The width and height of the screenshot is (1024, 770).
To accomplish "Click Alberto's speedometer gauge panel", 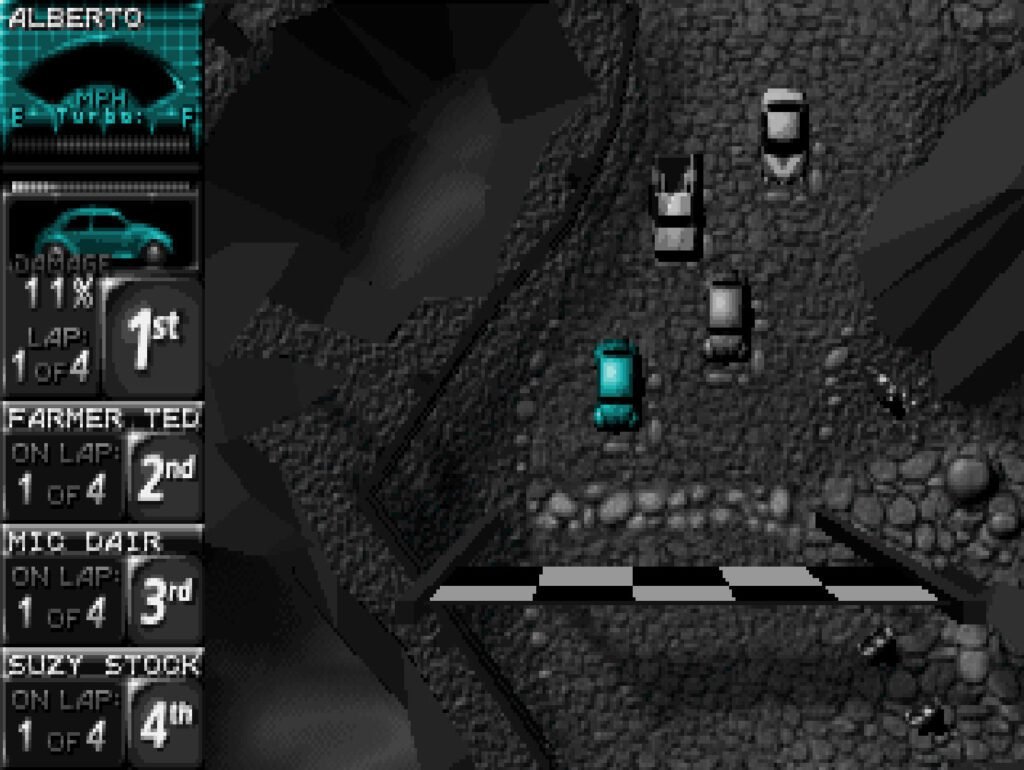I will point(102,80).
